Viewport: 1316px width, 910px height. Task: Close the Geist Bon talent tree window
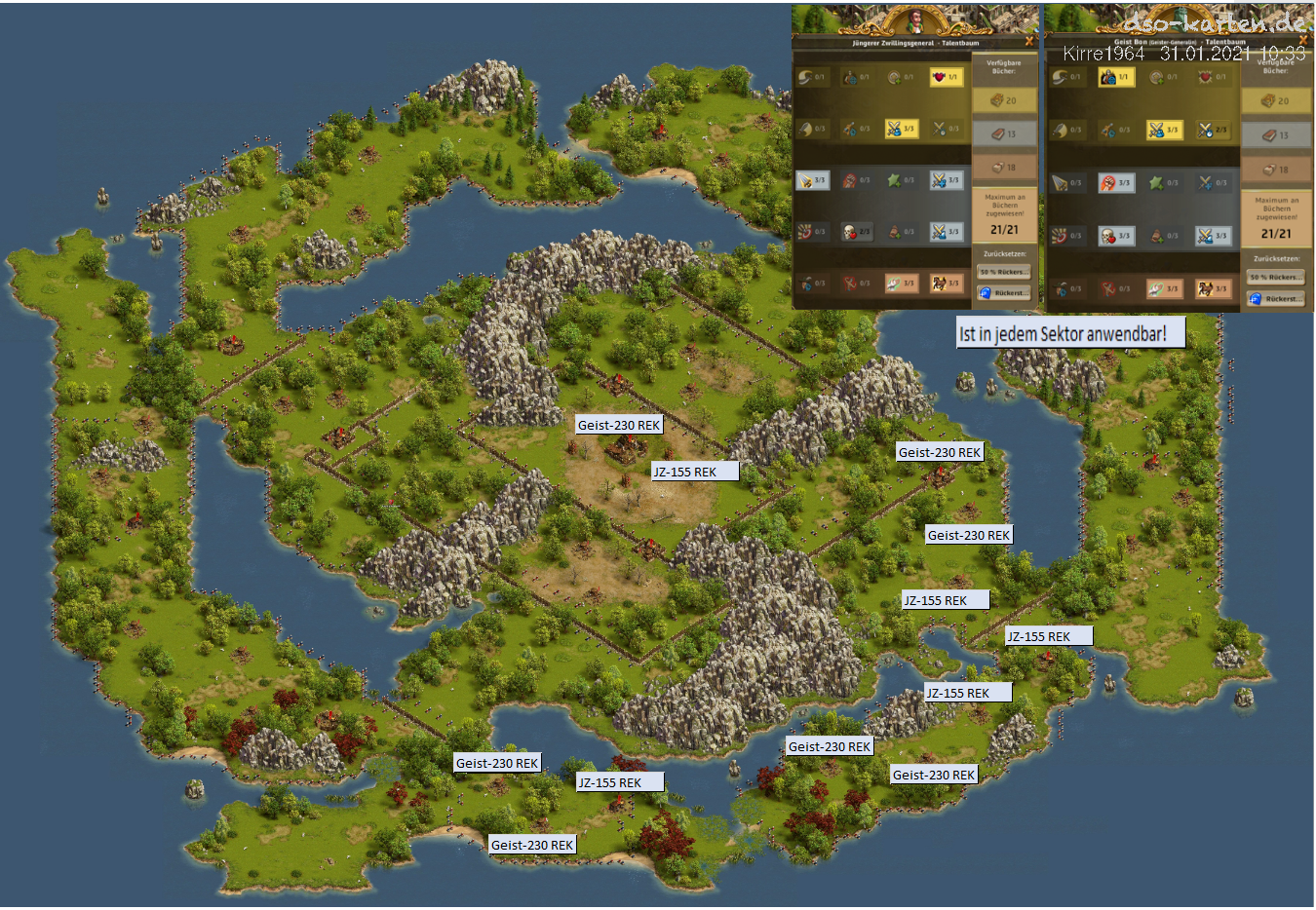(1303, 41)
